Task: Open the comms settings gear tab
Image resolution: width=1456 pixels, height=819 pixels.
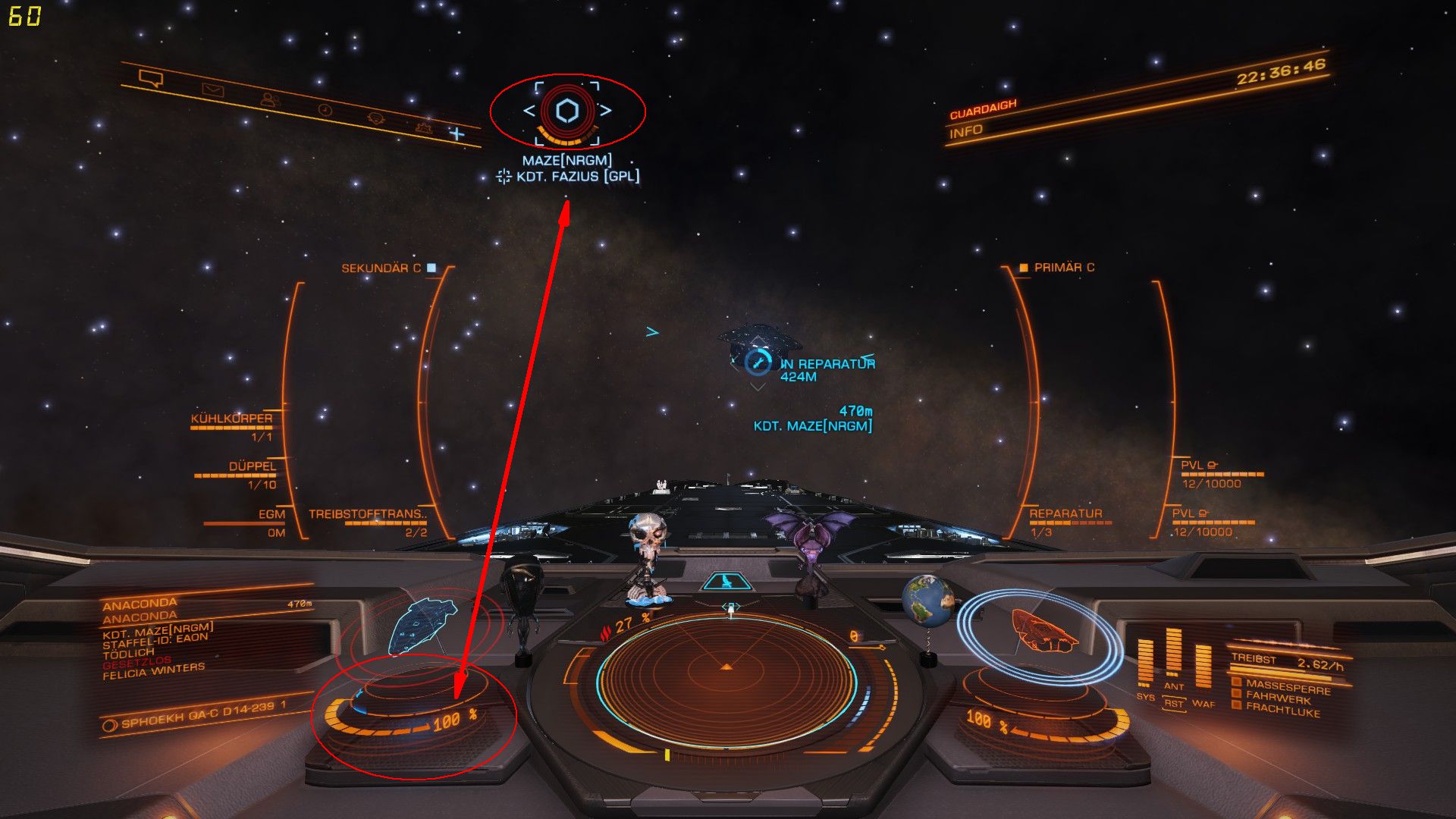Action: point(375,118)
